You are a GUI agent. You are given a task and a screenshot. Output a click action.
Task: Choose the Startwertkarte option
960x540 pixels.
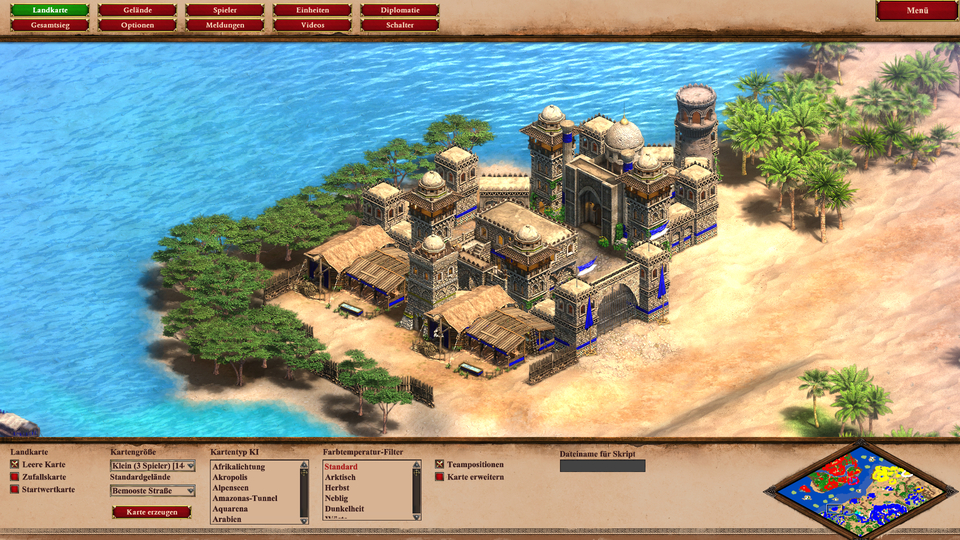[x=15, y=489]
